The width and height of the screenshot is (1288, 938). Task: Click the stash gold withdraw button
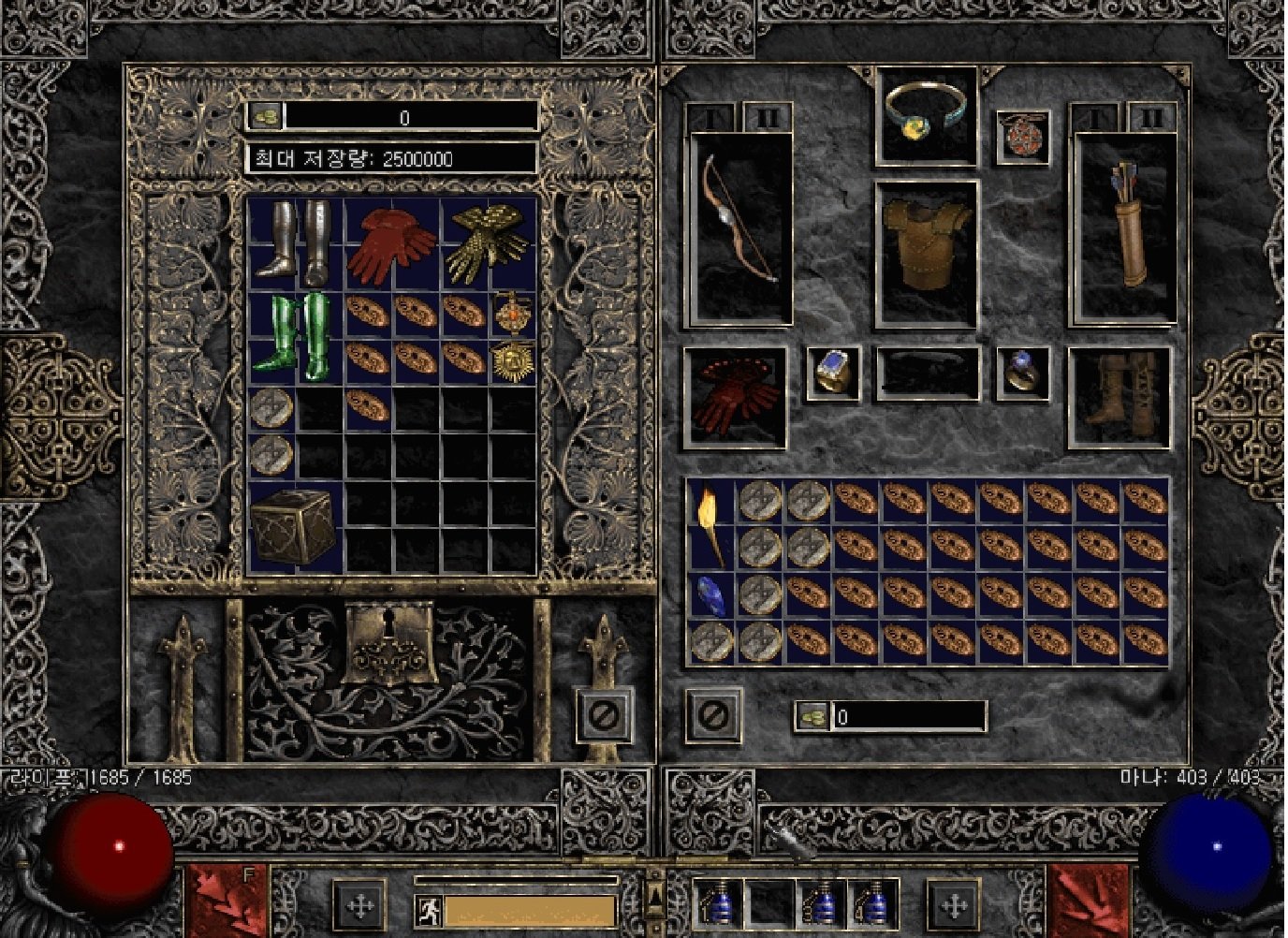point(265,116)
